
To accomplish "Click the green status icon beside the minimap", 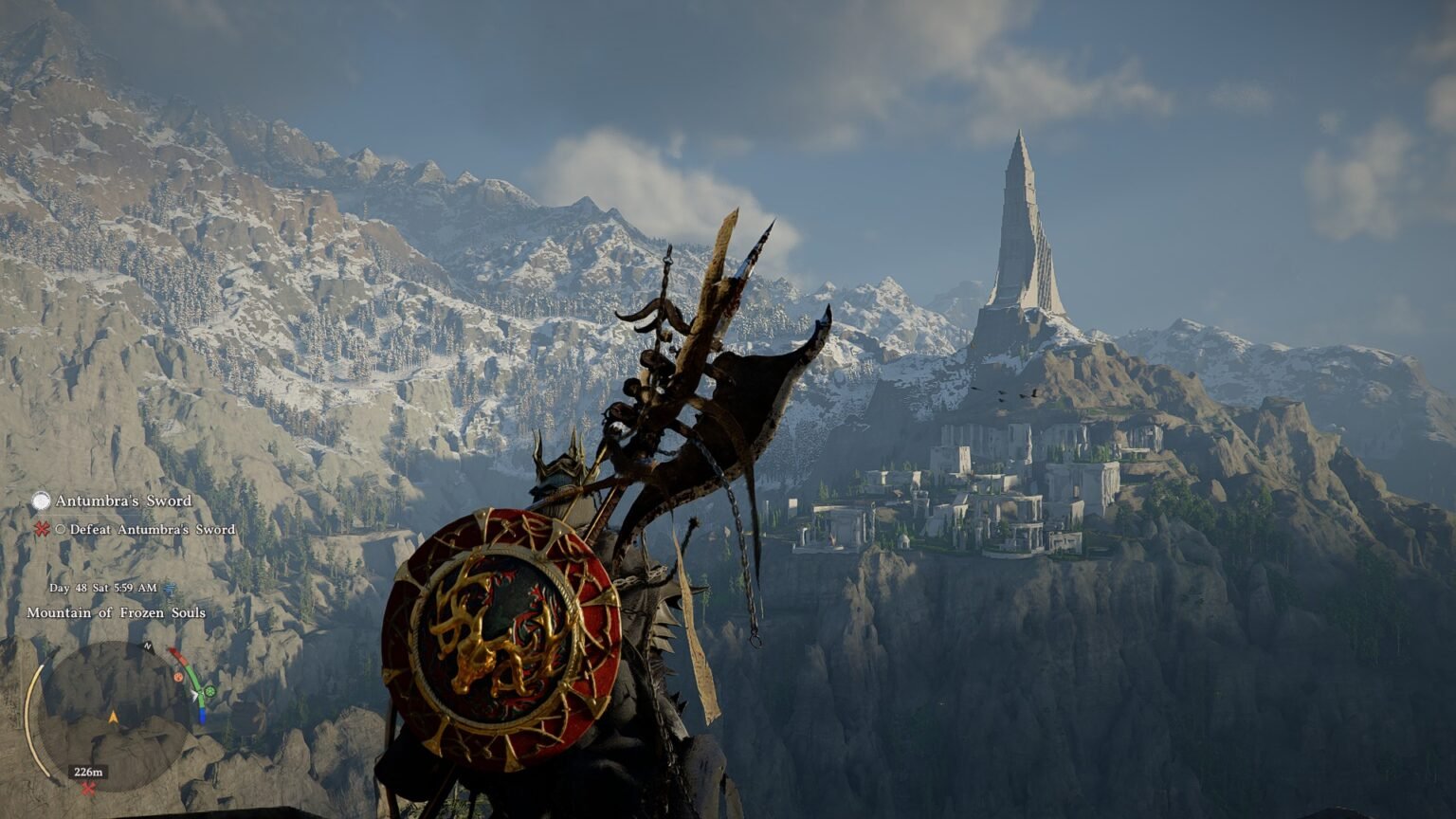I will click(x=209, y=691).
